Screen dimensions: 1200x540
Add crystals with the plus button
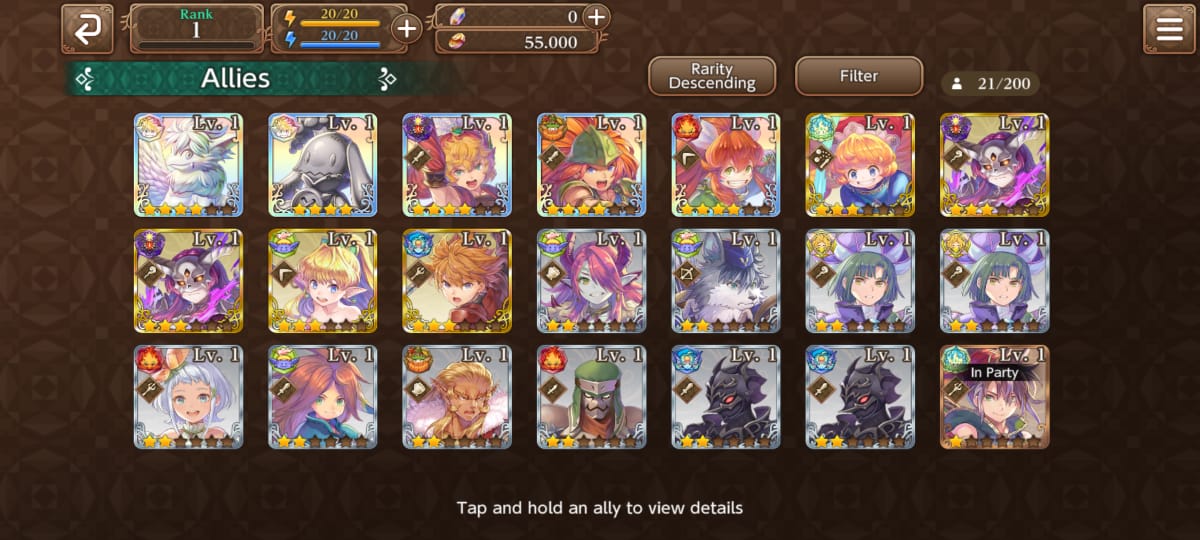coord(596,16)
